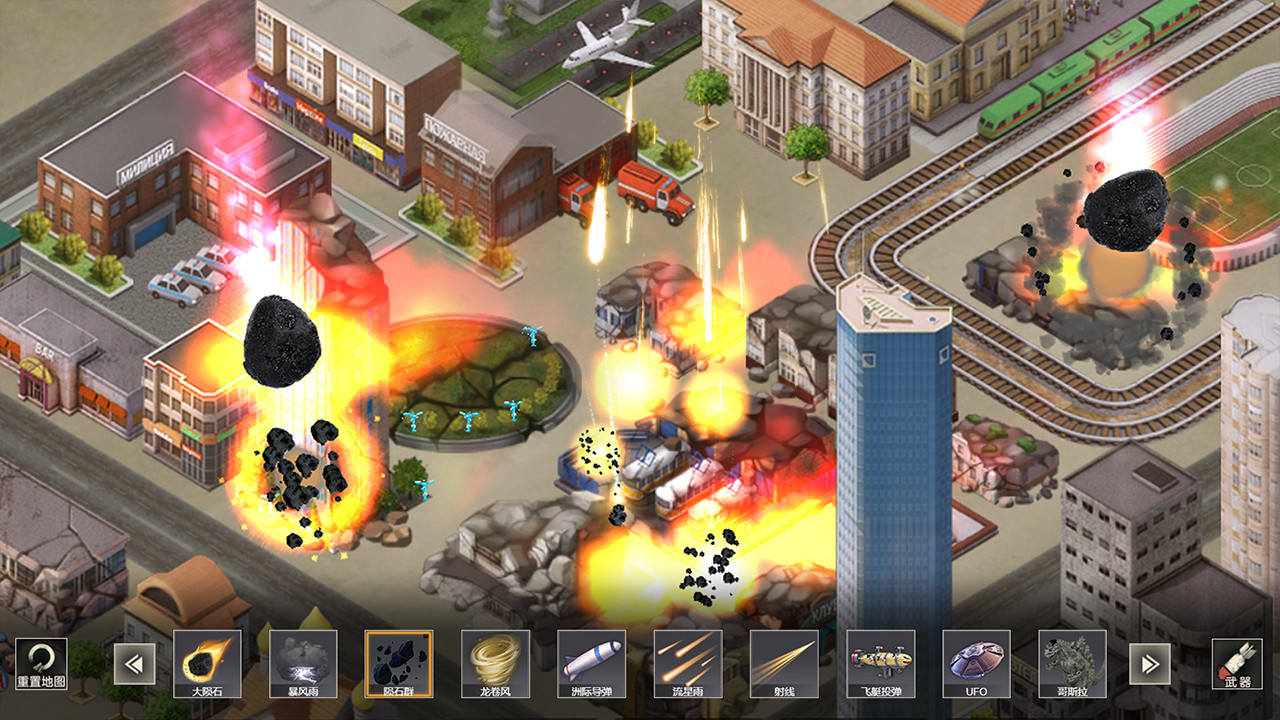Open the 武器 weapons menu
Viewport: 1280px width, 720px height.
point(1236,663)
